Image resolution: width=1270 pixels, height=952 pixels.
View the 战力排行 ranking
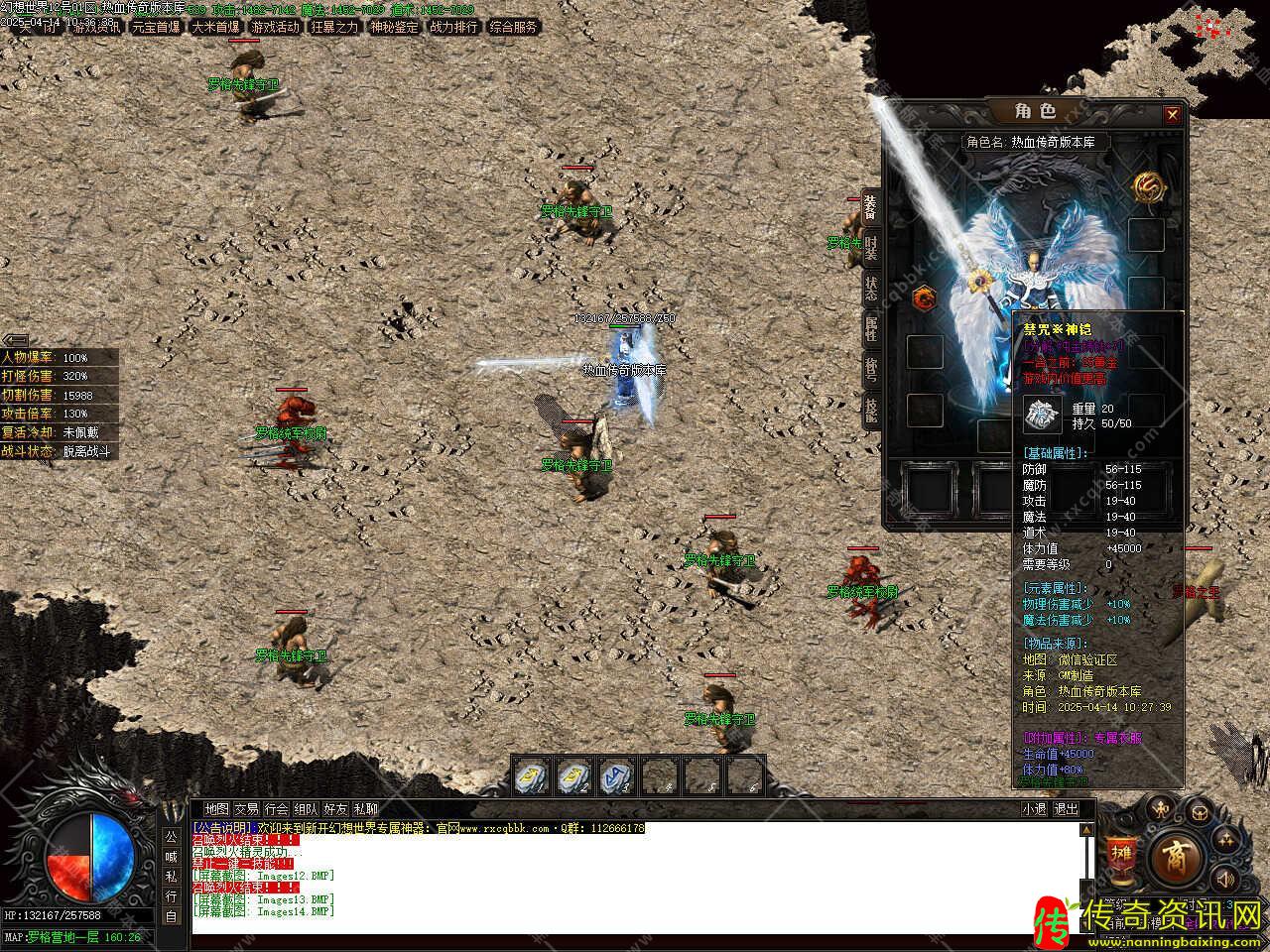(453, 28)
